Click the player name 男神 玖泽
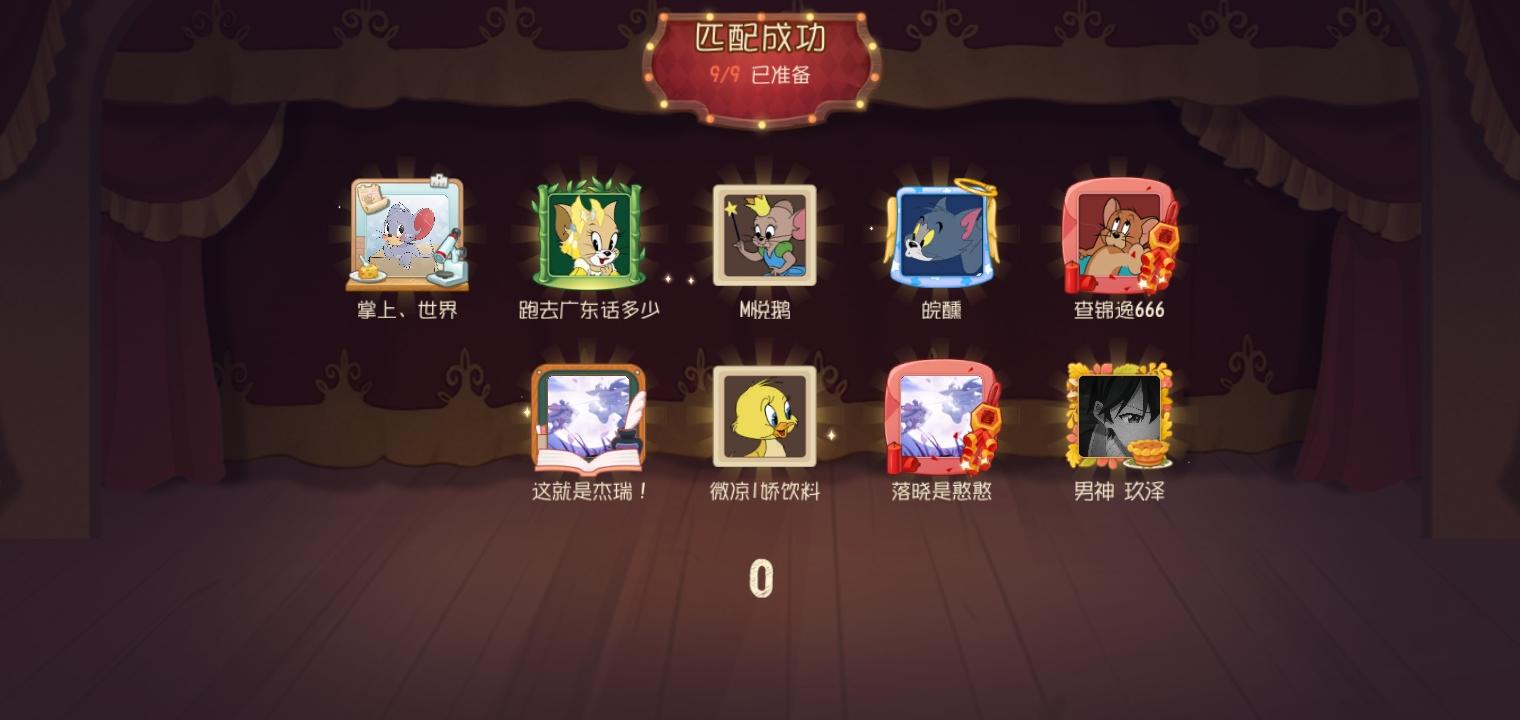This screenshot has height=720, width=1520. tap(1117, 492)
